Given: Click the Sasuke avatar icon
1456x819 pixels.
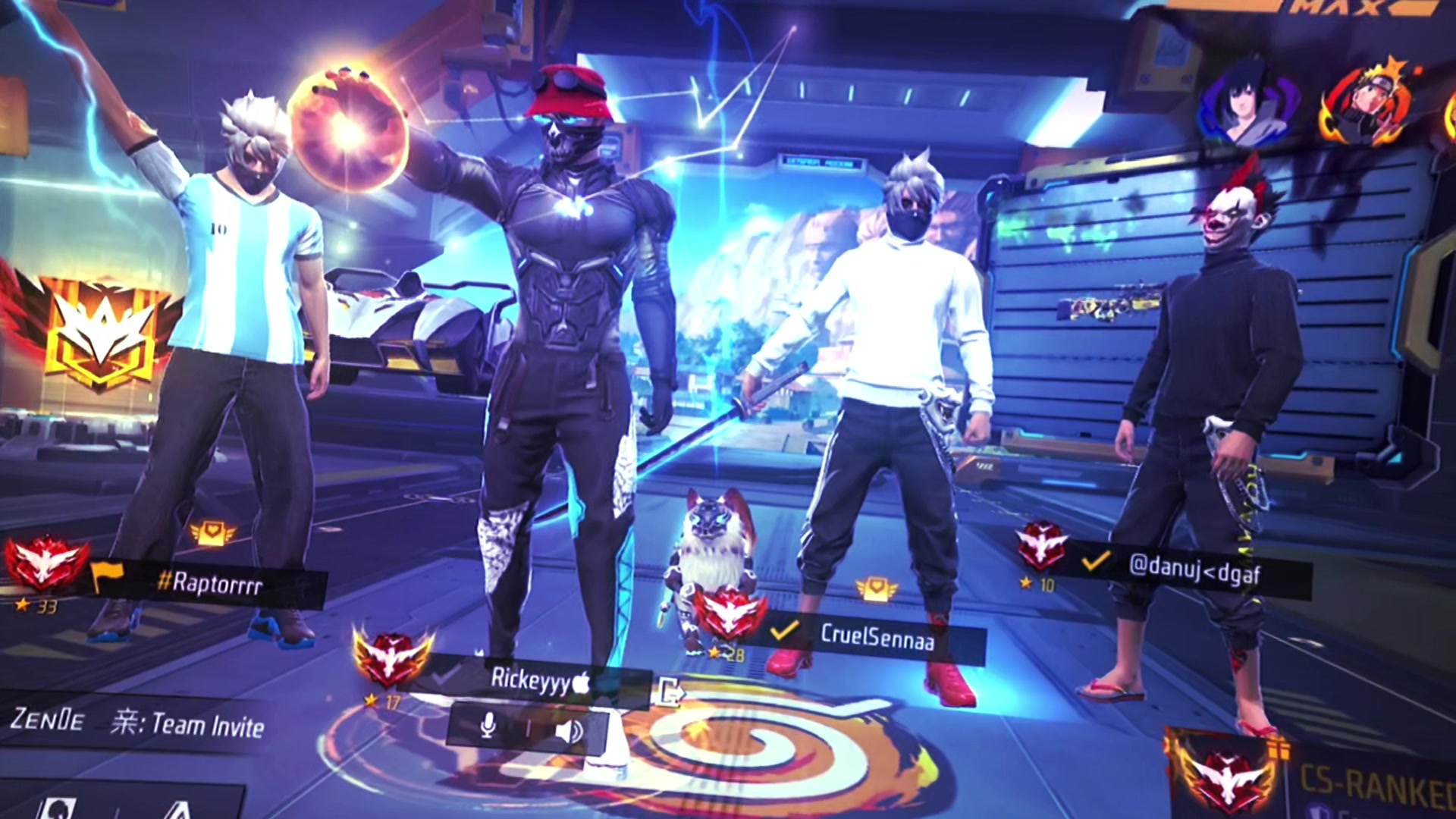Looking at the screenshot, I should coord(1247,105).
